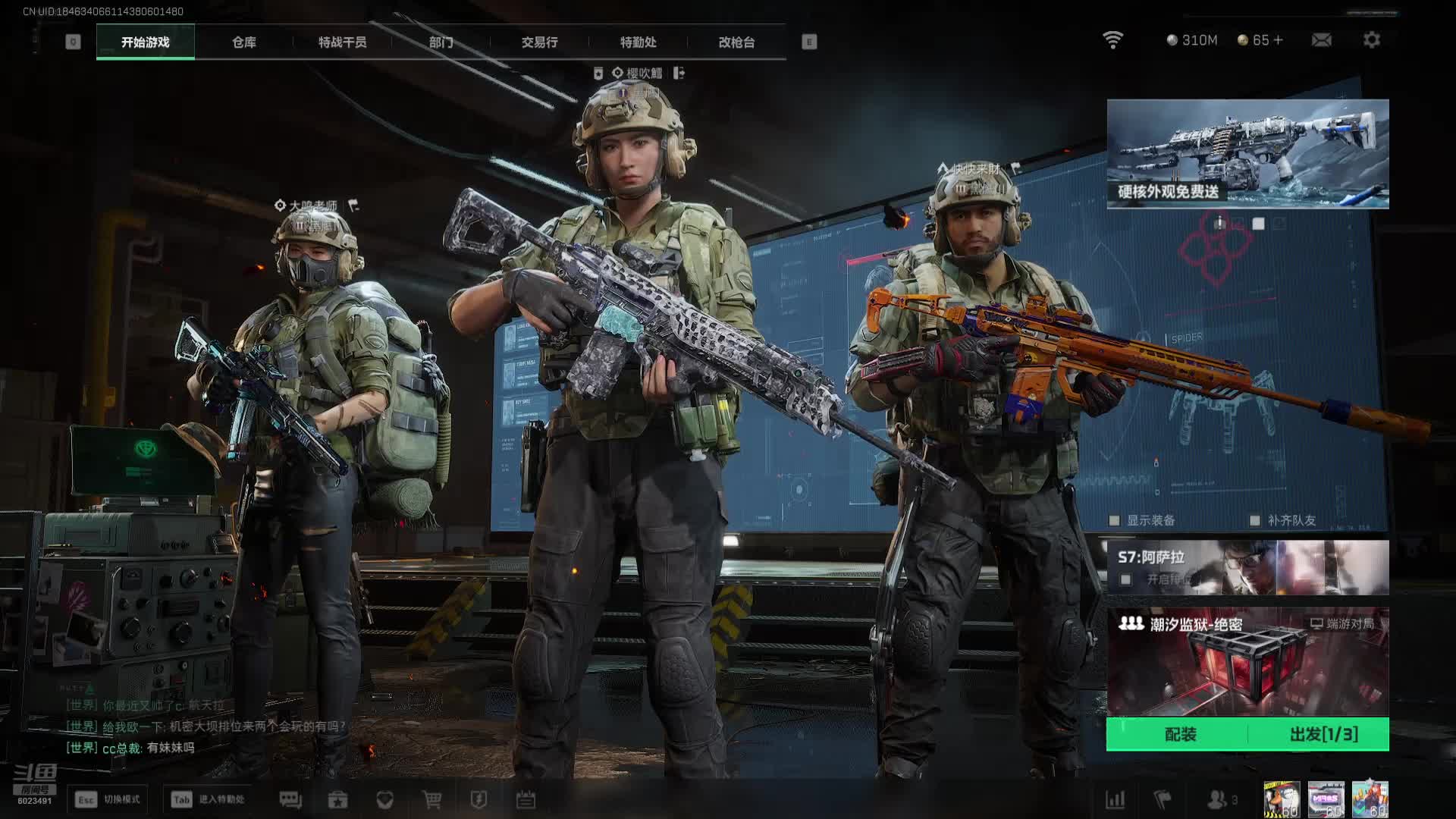The height and width of the screenshot is (819, 1456).
Task: Open the mail envelope inbox
Action: pyautogui.click(x=1322, y=40)
